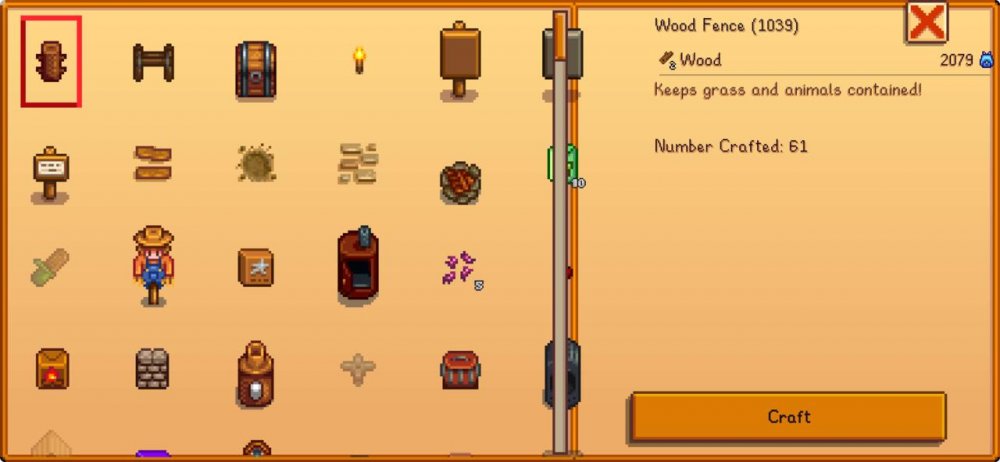The height and width of the screenshot is (462, 1000).
Task: Choose the Cobblestone Path recipe
Action: [x=358, y=163]
